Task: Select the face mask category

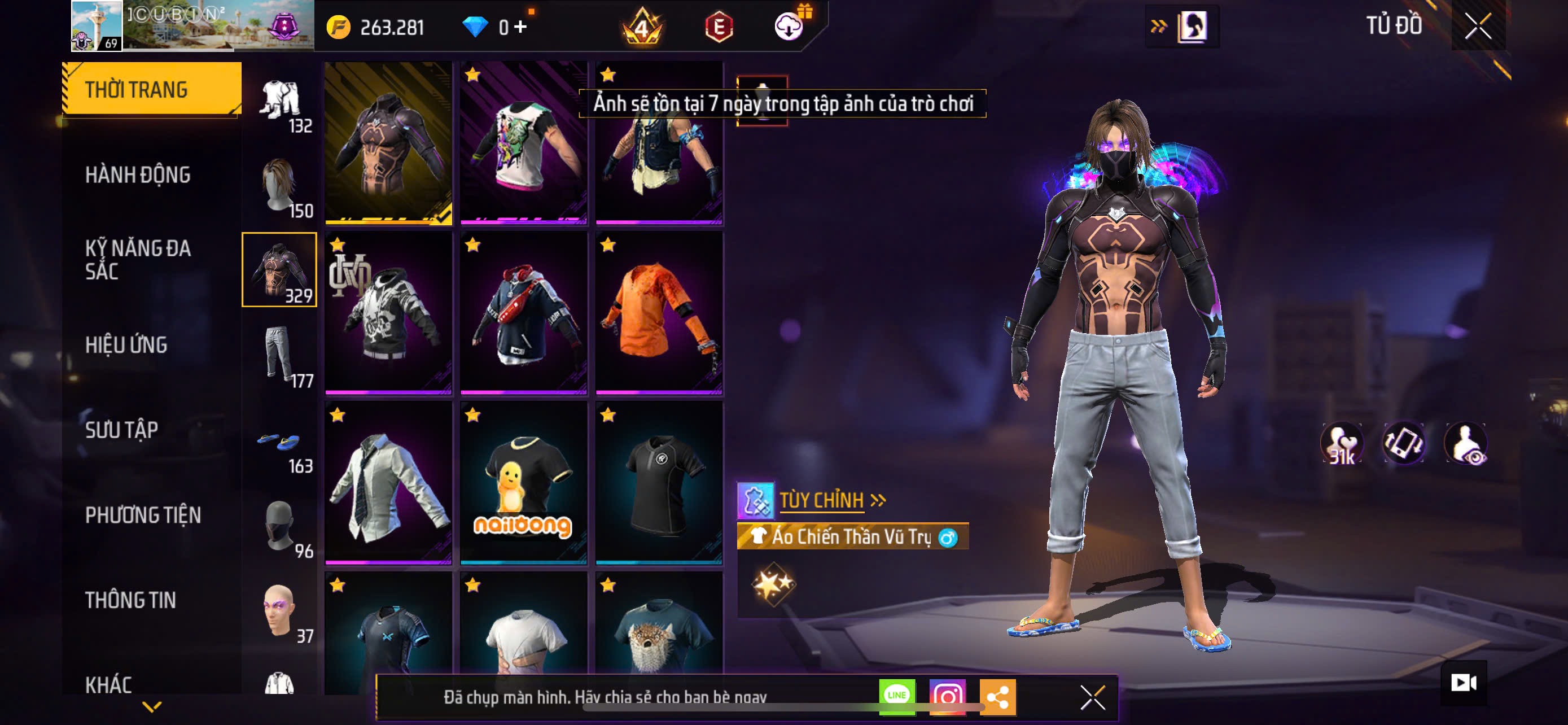Action: pyautogui.click(x=279, y=526)
